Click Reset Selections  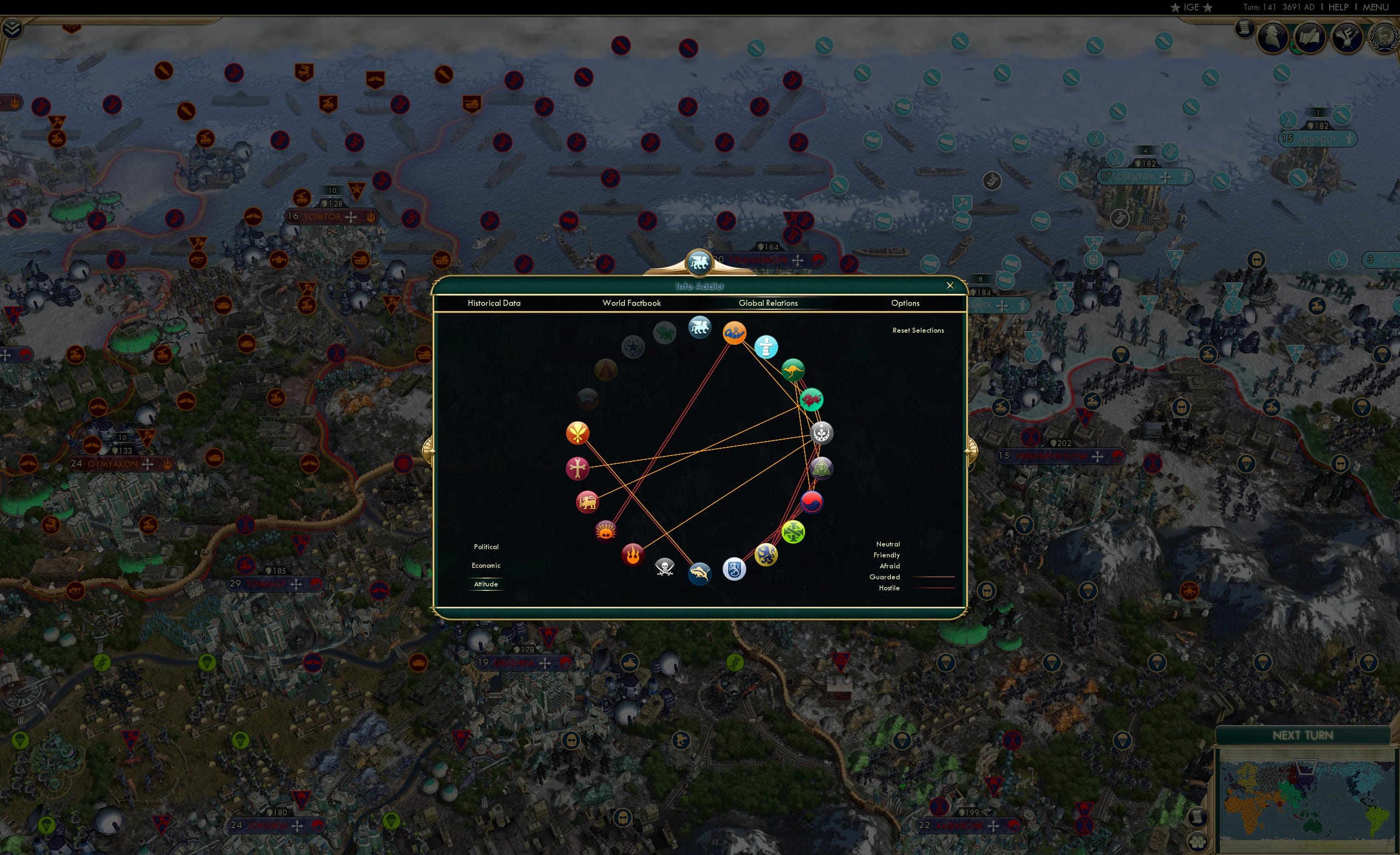(x=918, y=330)
